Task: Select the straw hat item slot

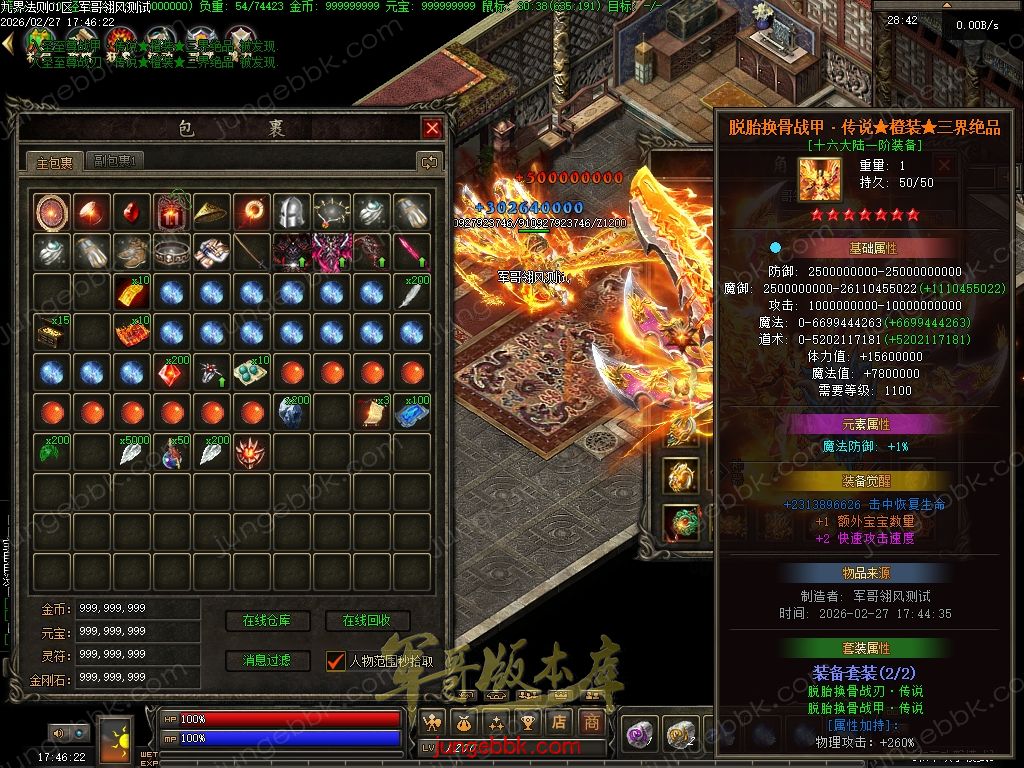Action: tap(210, 211)
